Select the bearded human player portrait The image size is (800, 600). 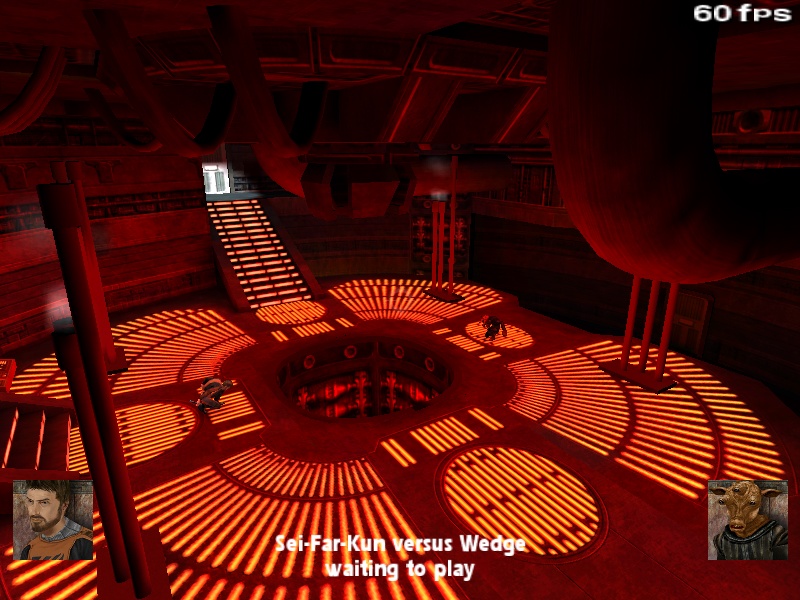53,519
